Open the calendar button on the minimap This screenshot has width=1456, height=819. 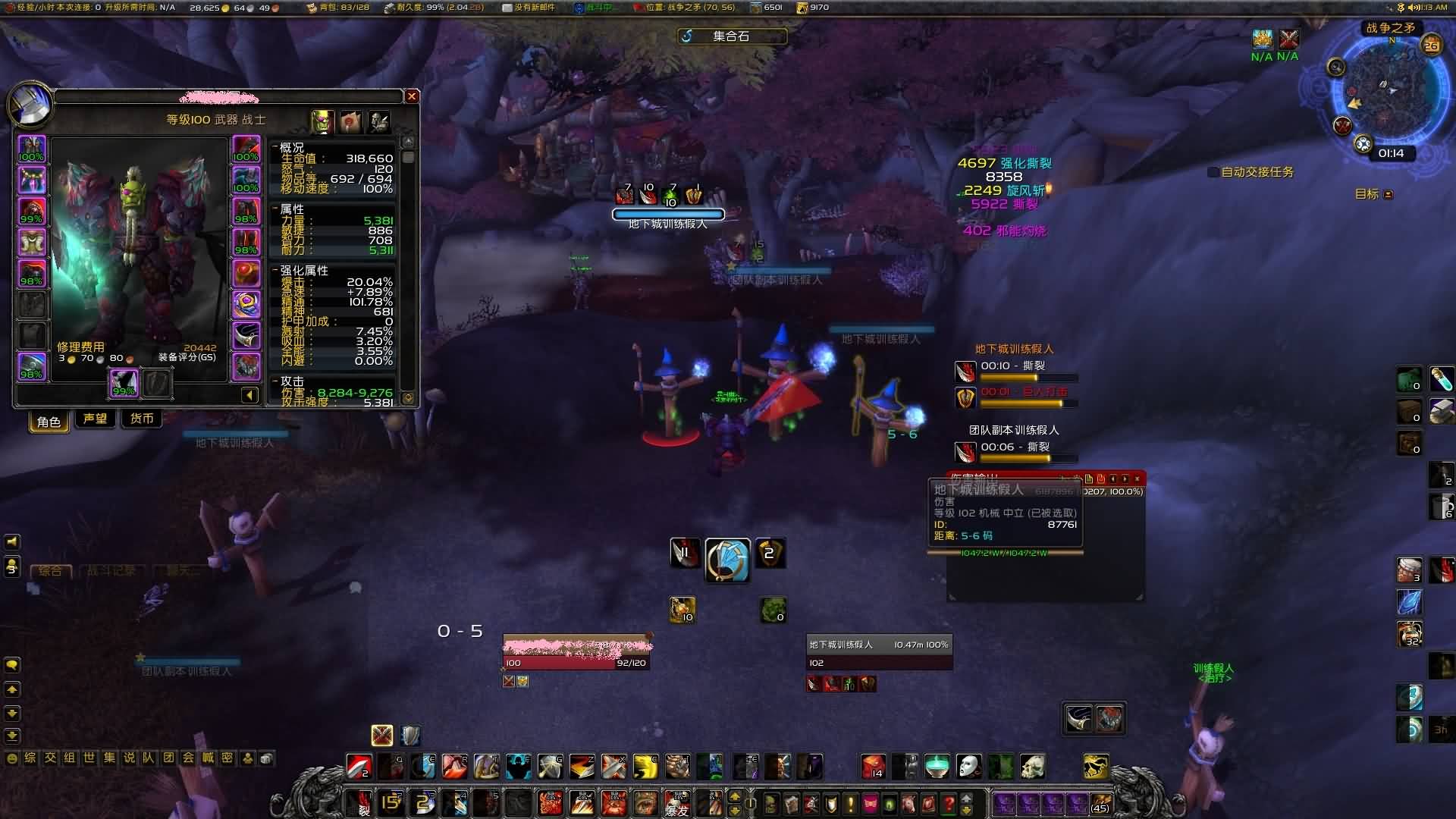coord(1431,45)
